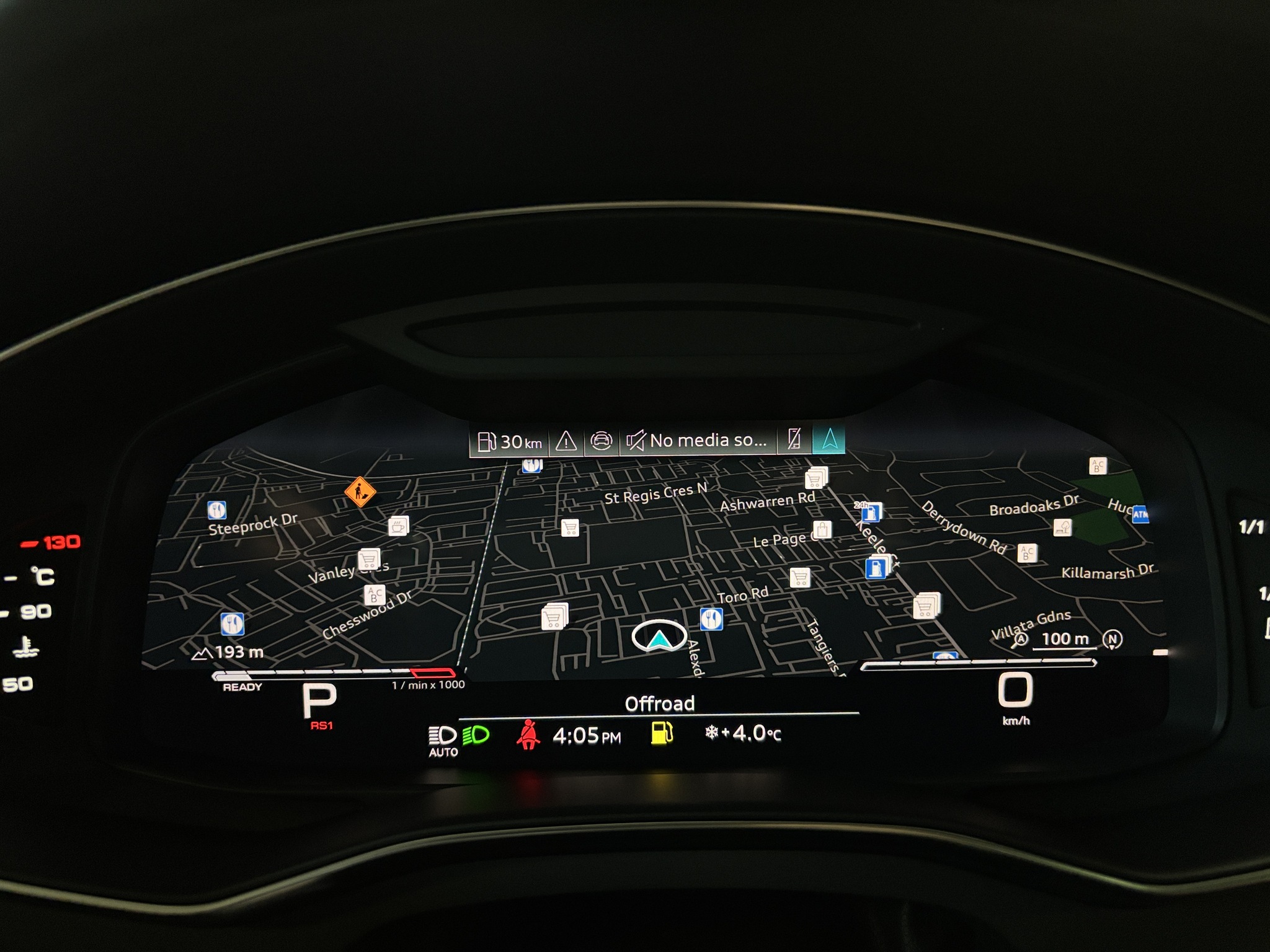Open the No media source tab
Viewport: 1270px width, 952px height.
pos(698,441)
